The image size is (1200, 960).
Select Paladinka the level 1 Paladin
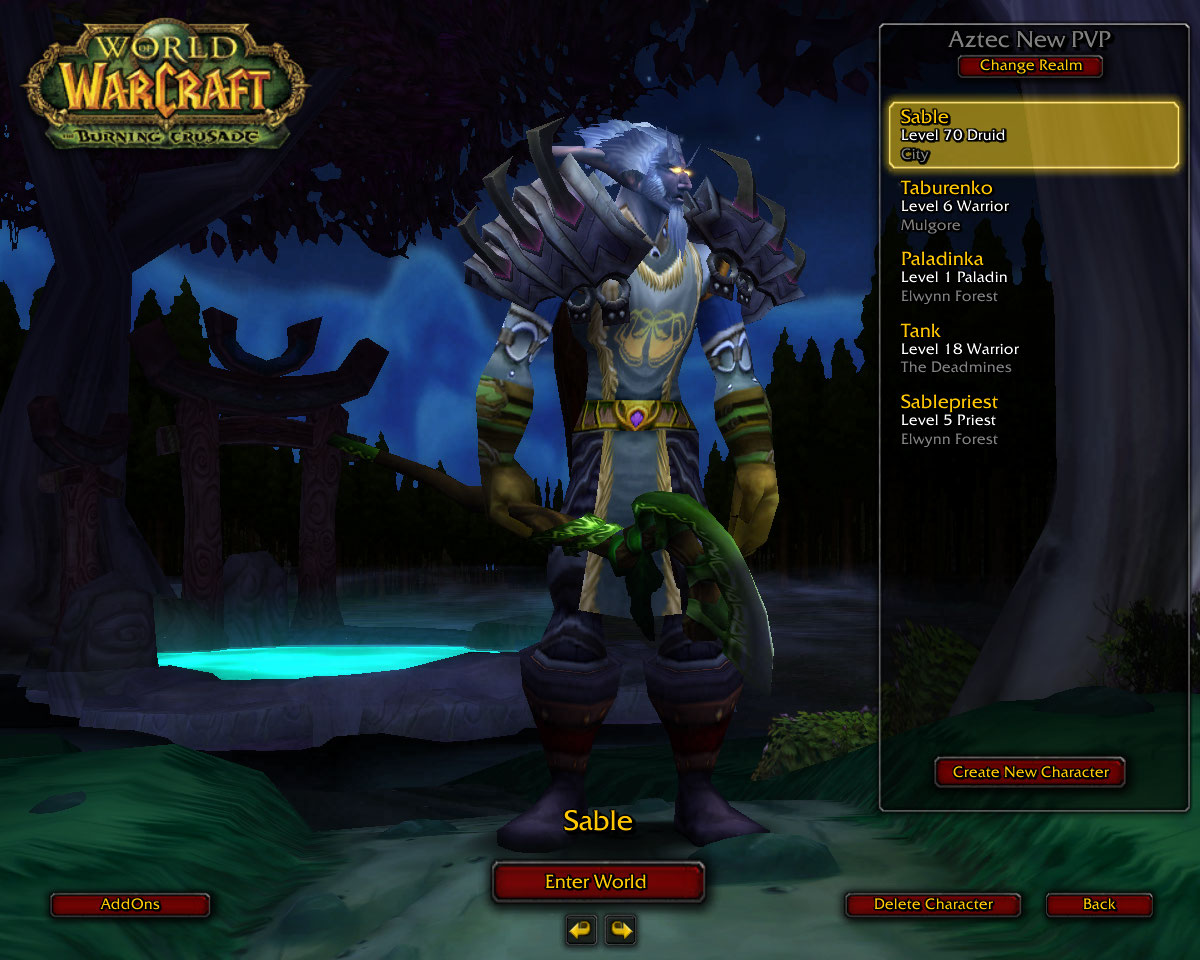click(x=1033, y=277)
